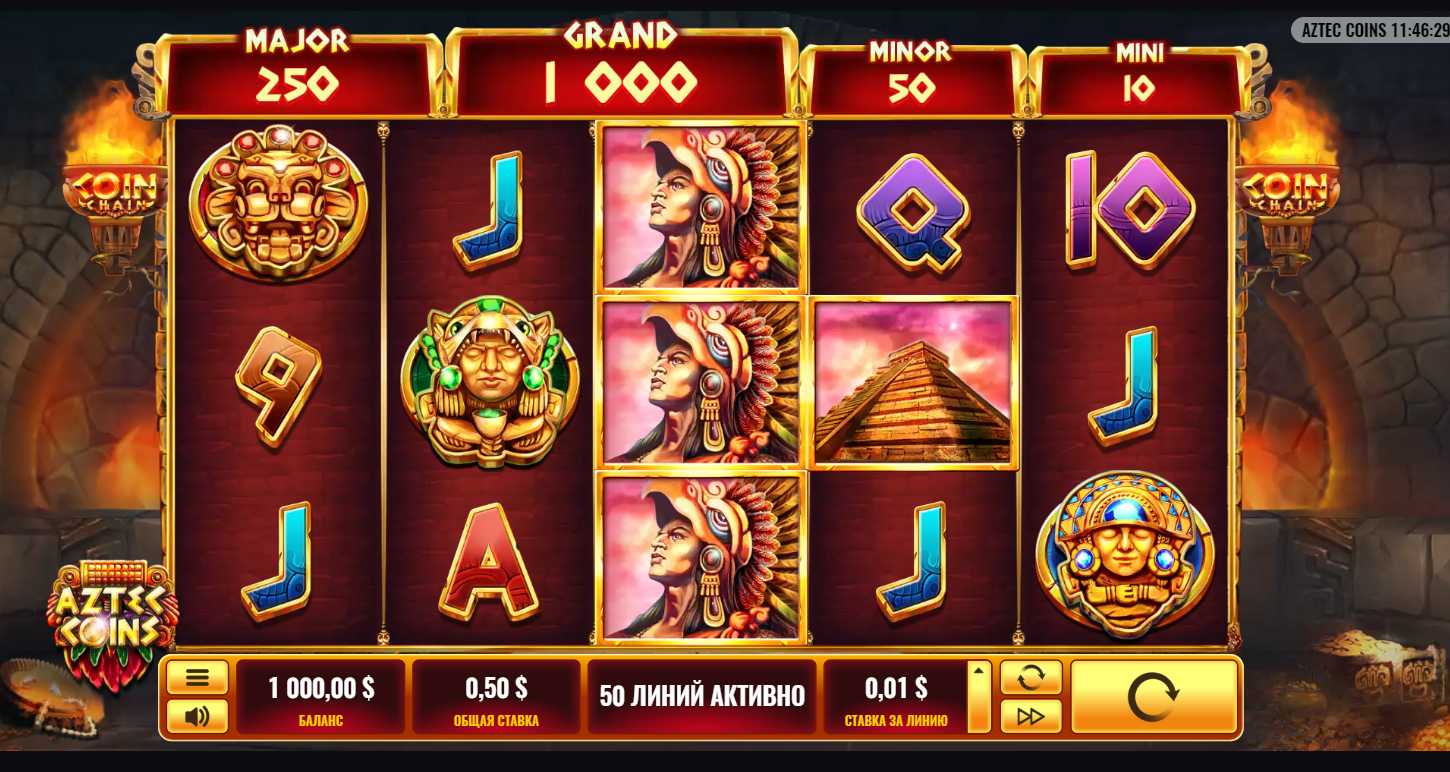Toggle sound with the speaker icon
This screenshot has height=772, width=1450.
pyautogui.click(x=197, y=716)
